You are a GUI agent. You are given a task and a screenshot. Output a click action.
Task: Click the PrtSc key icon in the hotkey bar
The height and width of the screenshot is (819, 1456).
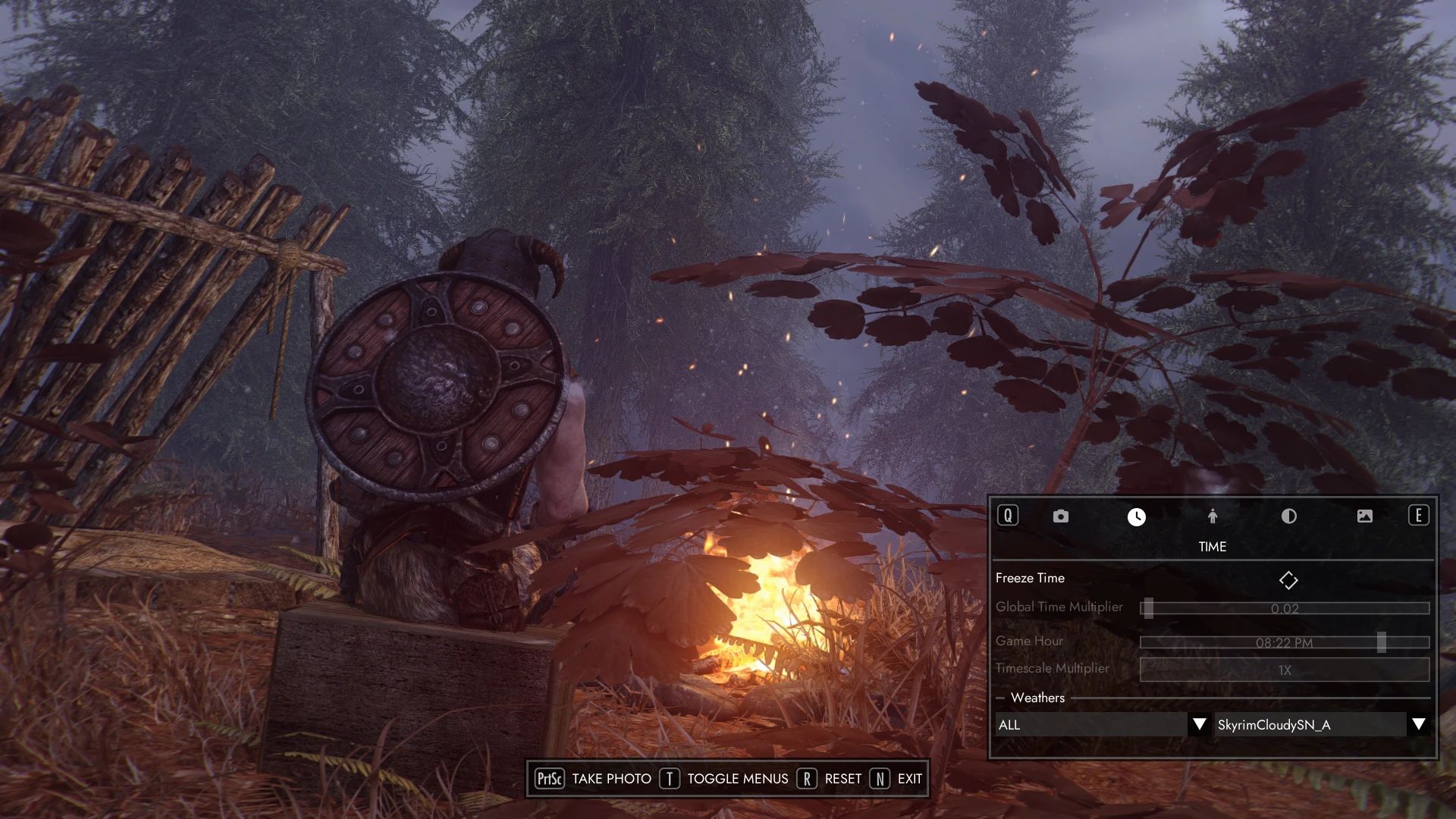tap(551, 779)
